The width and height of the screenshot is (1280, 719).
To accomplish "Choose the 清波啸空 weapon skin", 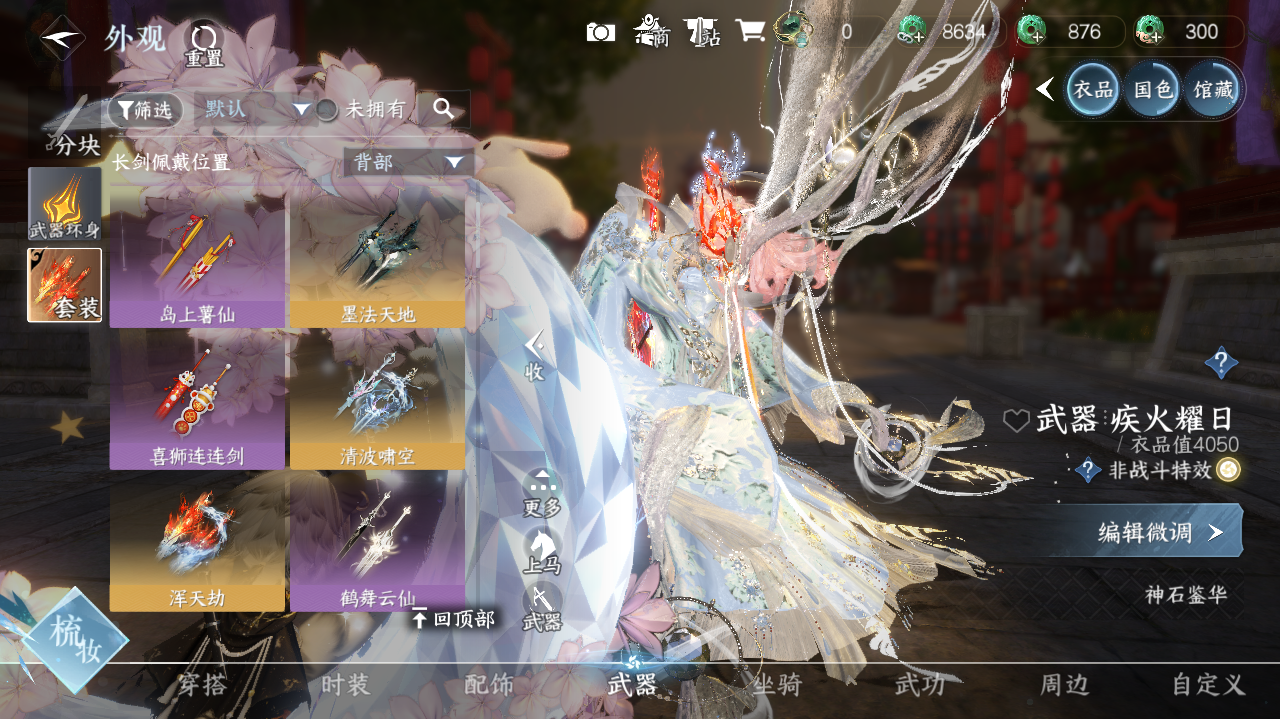I will pos(377,398).
